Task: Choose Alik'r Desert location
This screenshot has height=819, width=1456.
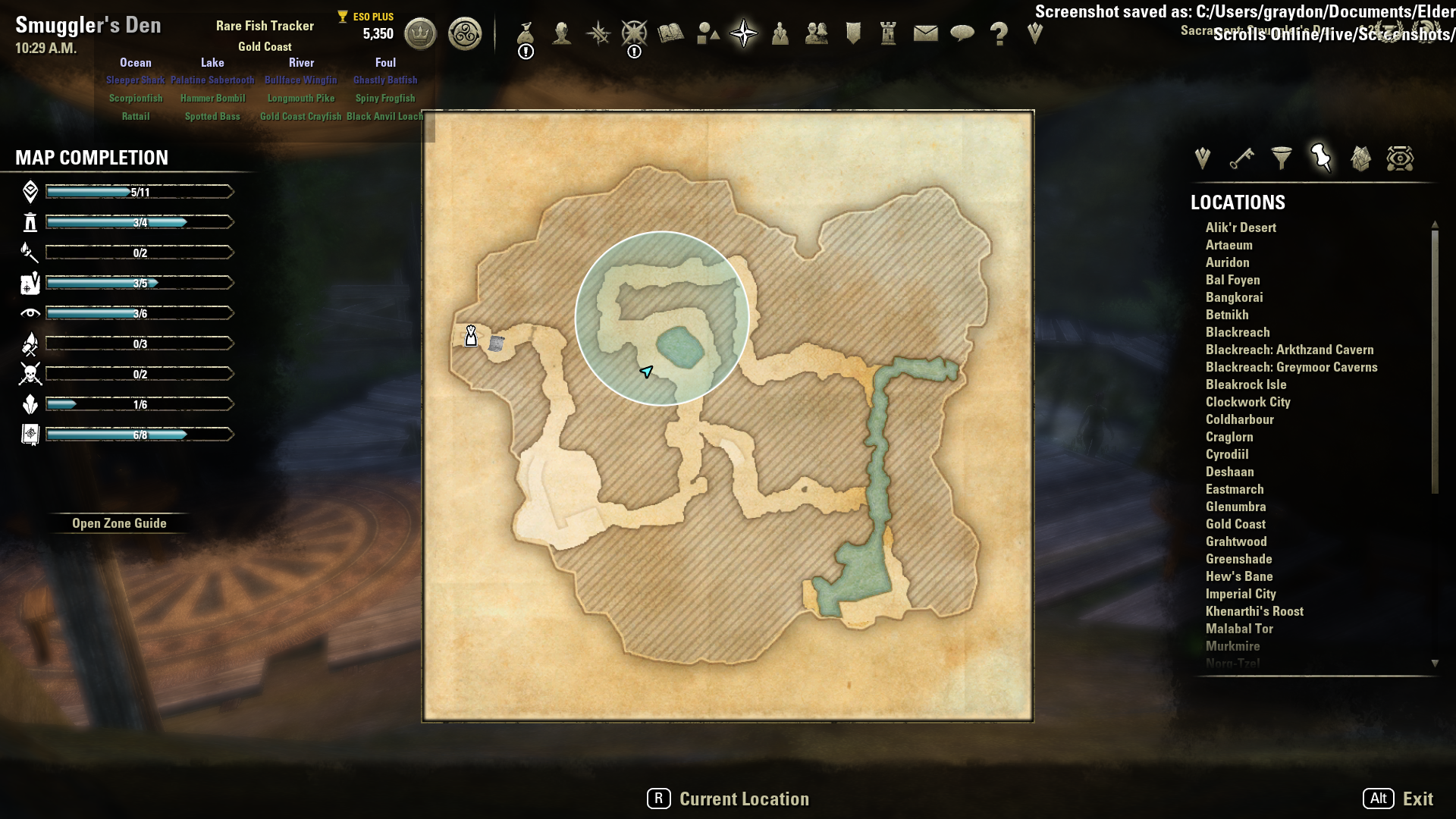Action: tap(1241, 227)
